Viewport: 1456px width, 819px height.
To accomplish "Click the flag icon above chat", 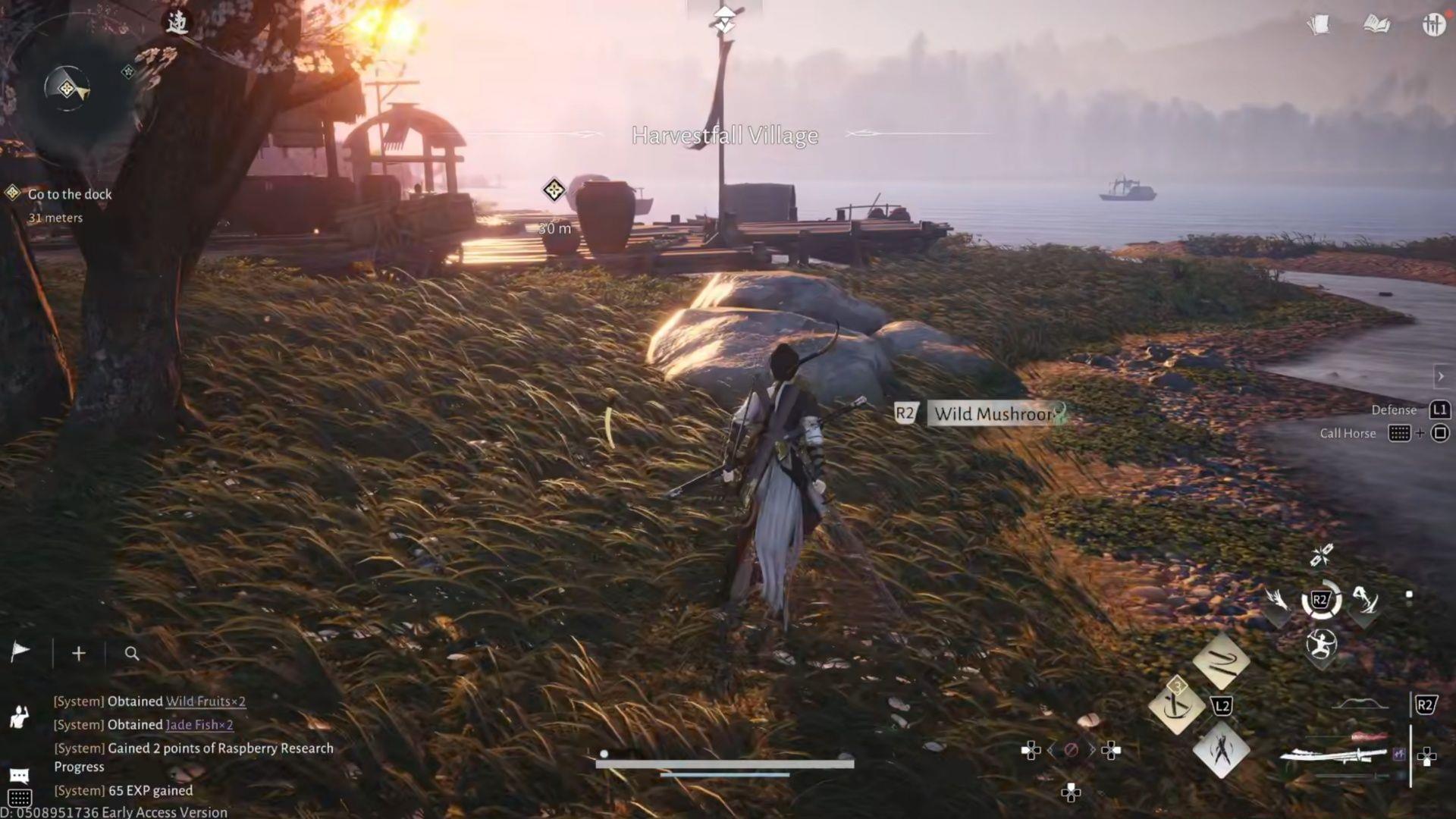I will pyautogui.click(x=20, y=652).
